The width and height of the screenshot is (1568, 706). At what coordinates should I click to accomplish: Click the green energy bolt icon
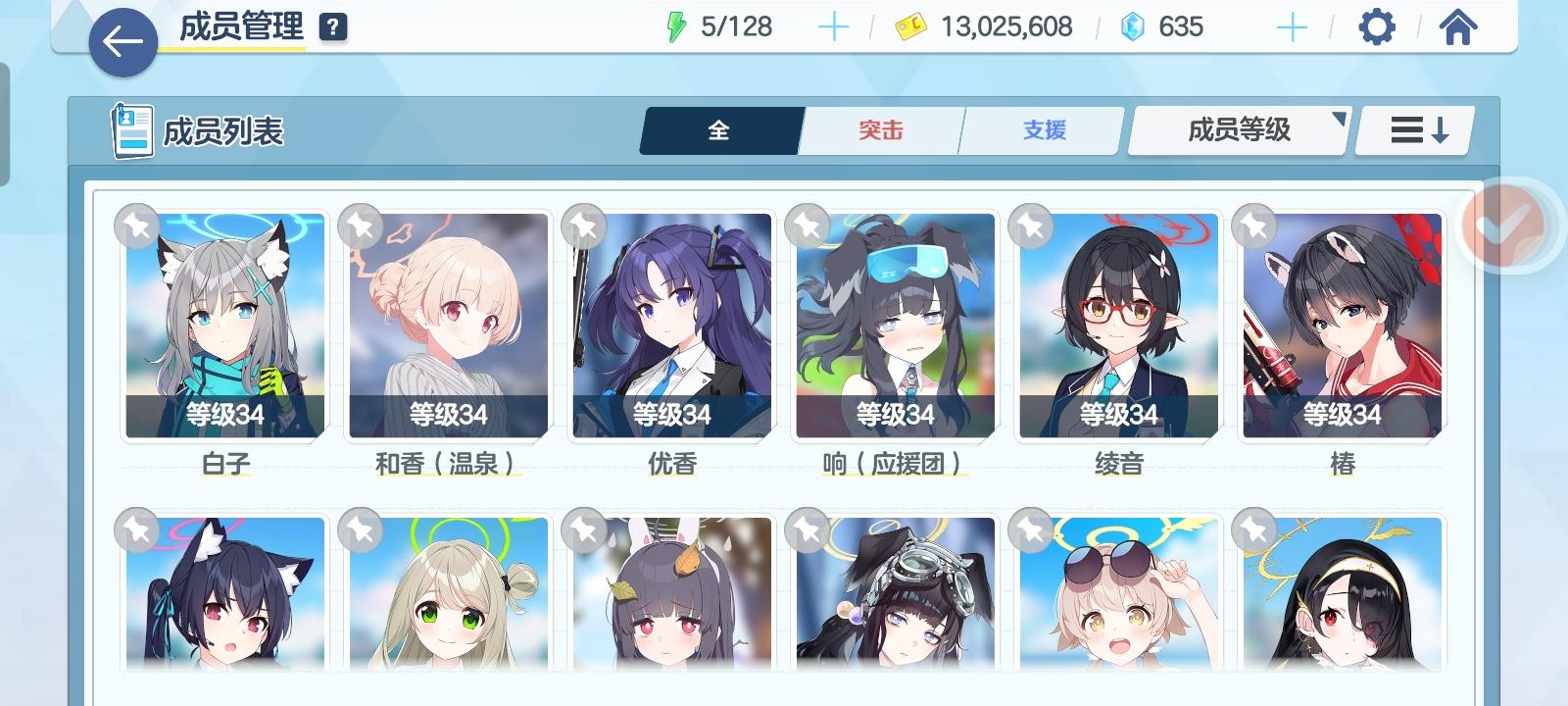click(x=678, y=25)
